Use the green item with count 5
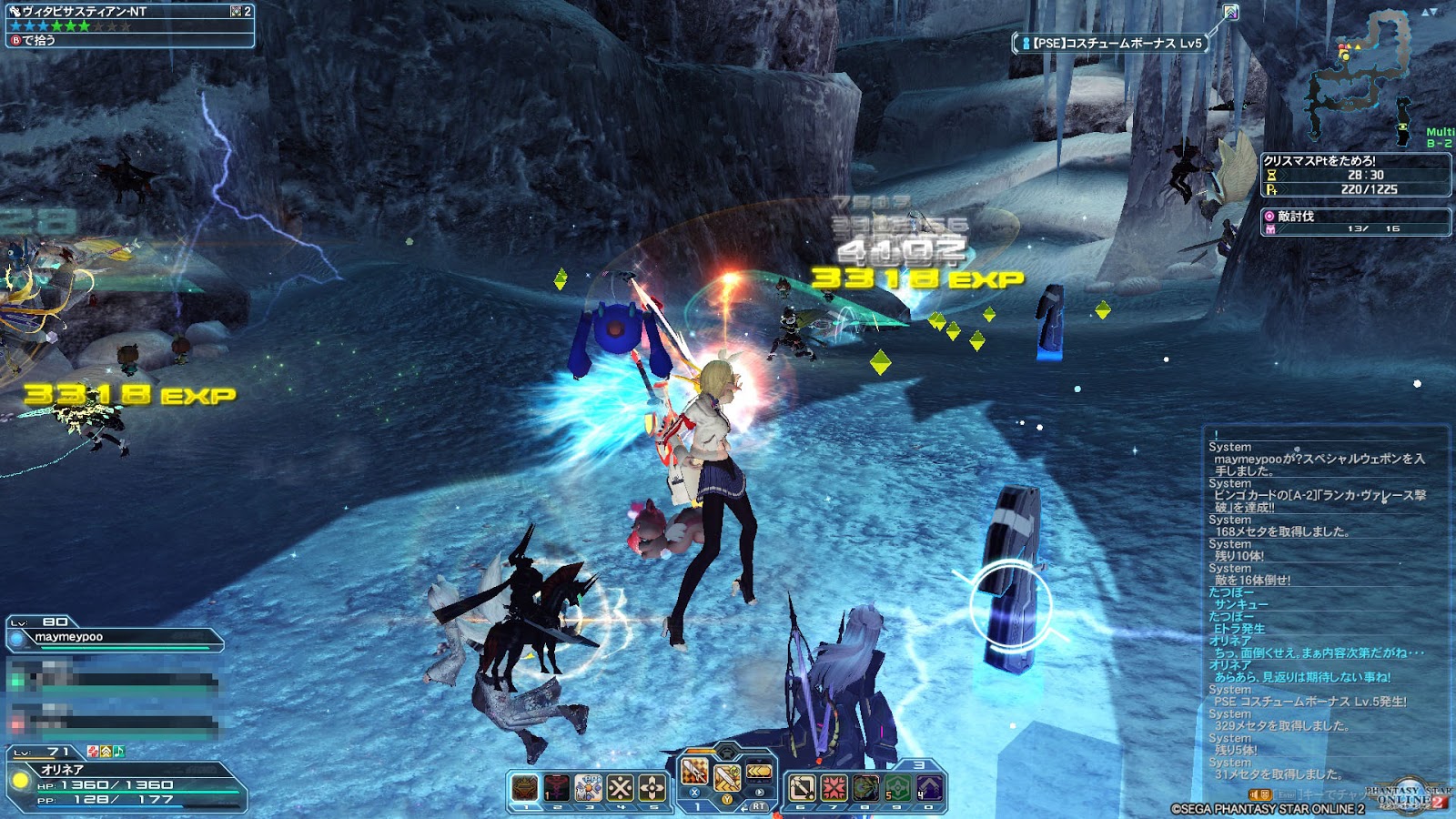 click(897, 787)
